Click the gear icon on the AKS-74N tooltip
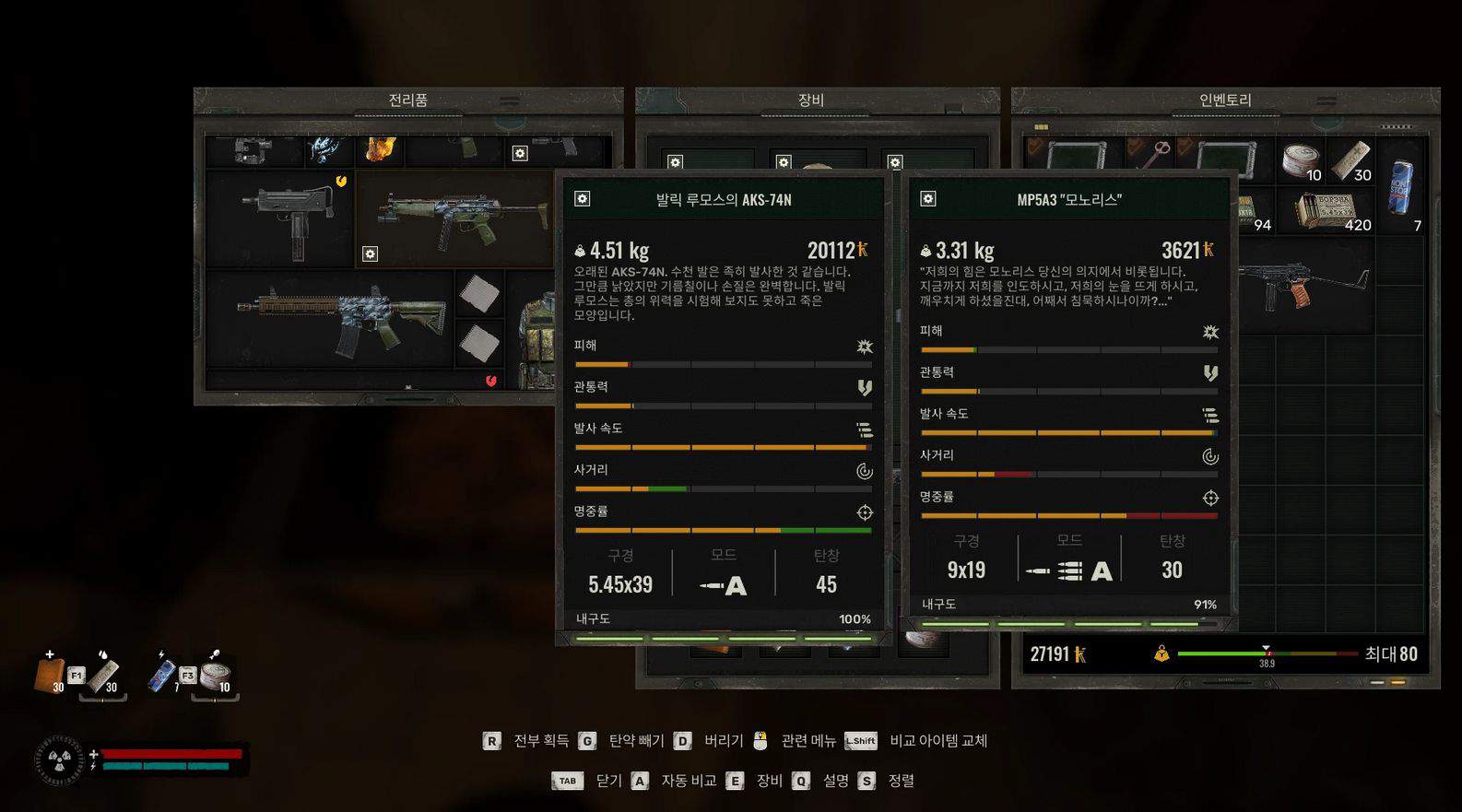The height and width of the screenshot is (812, 1462). click(x=583, y=199)
